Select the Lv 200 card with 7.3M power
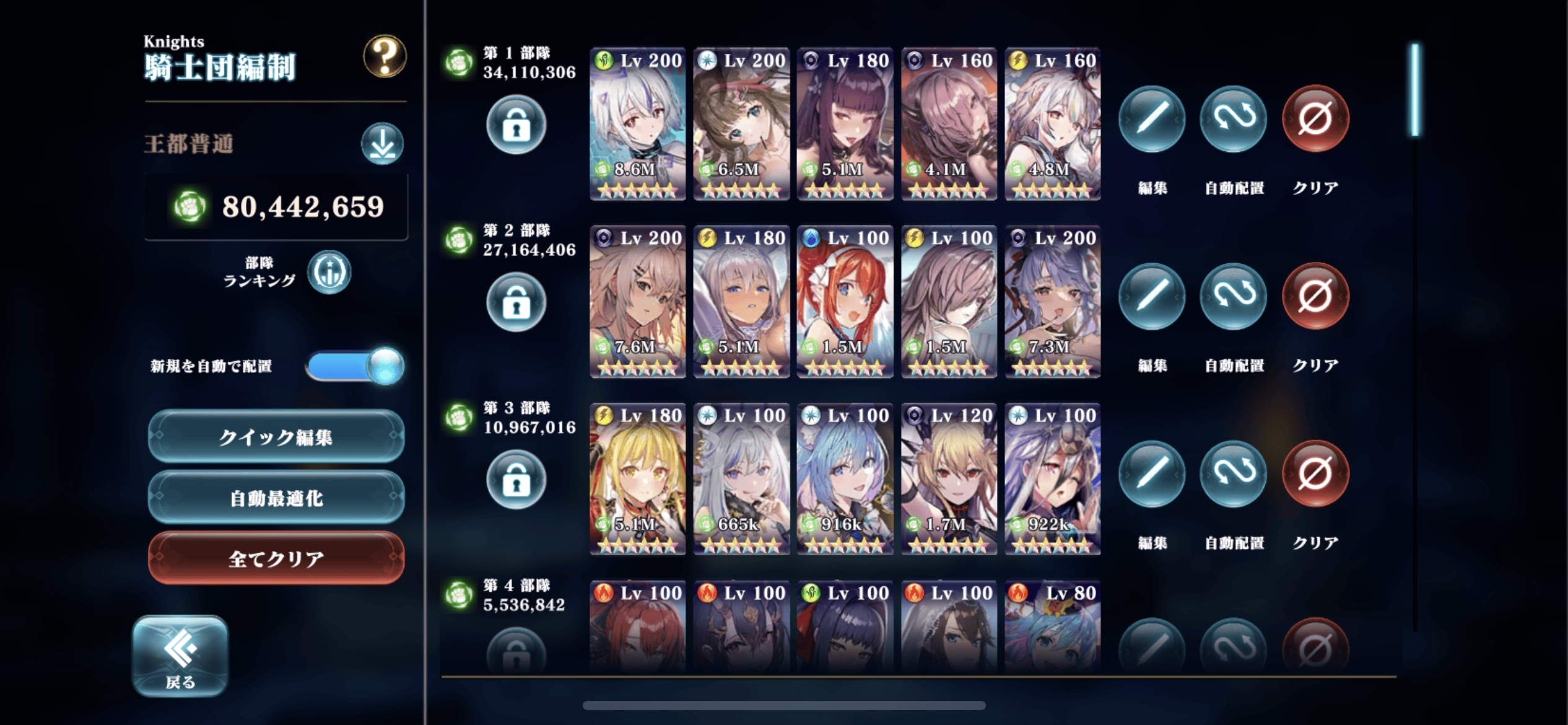1568x725 pixels. (1052, 301)
